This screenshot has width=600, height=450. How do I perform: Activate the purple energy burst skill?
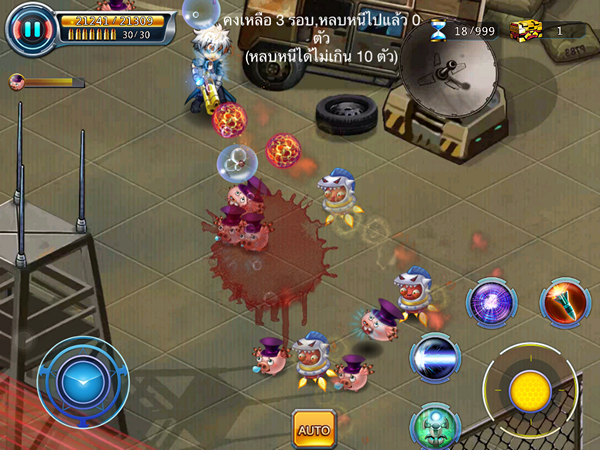click(492, 301)
